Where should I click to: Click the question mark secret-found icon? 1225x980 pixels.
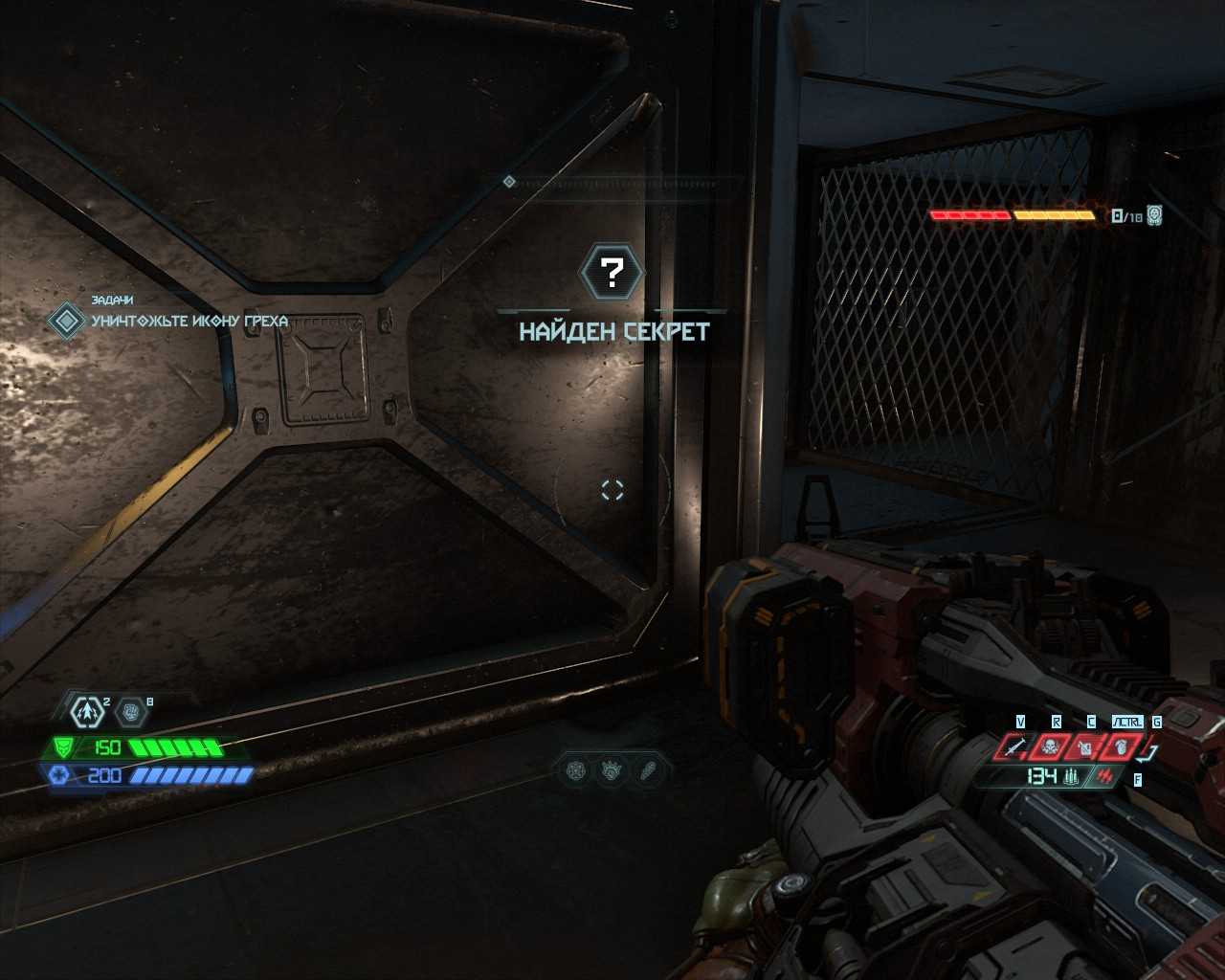coord(612,273)
